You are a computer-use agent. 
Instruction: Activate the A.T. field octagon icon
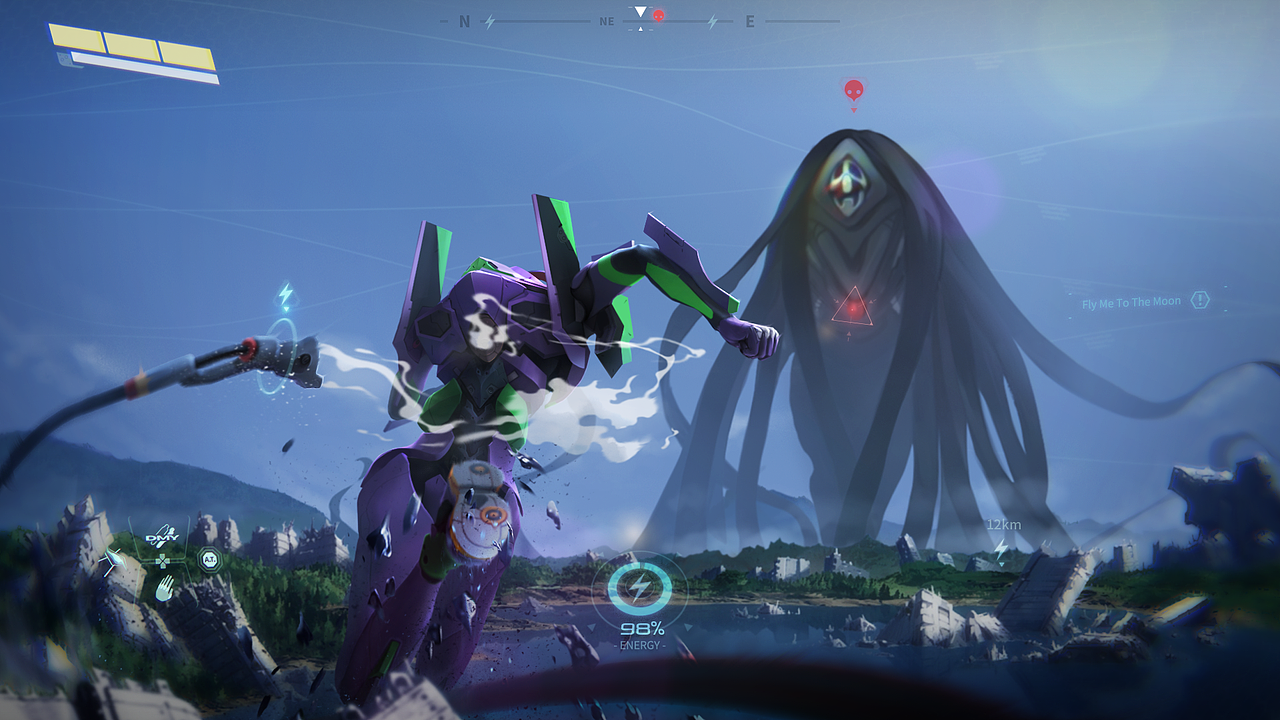209,560
